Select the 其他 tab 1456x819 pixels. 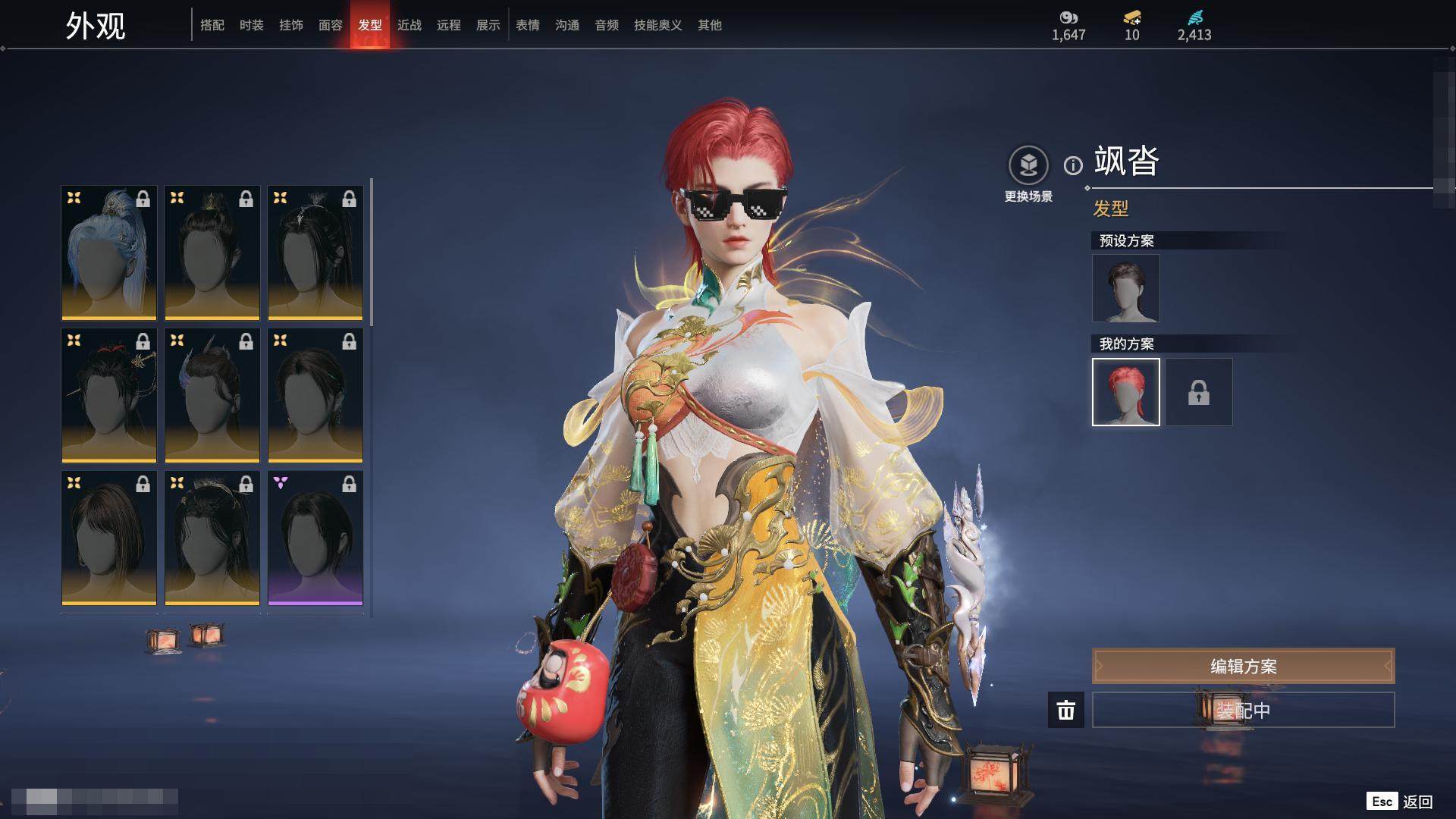pos(710,25)
